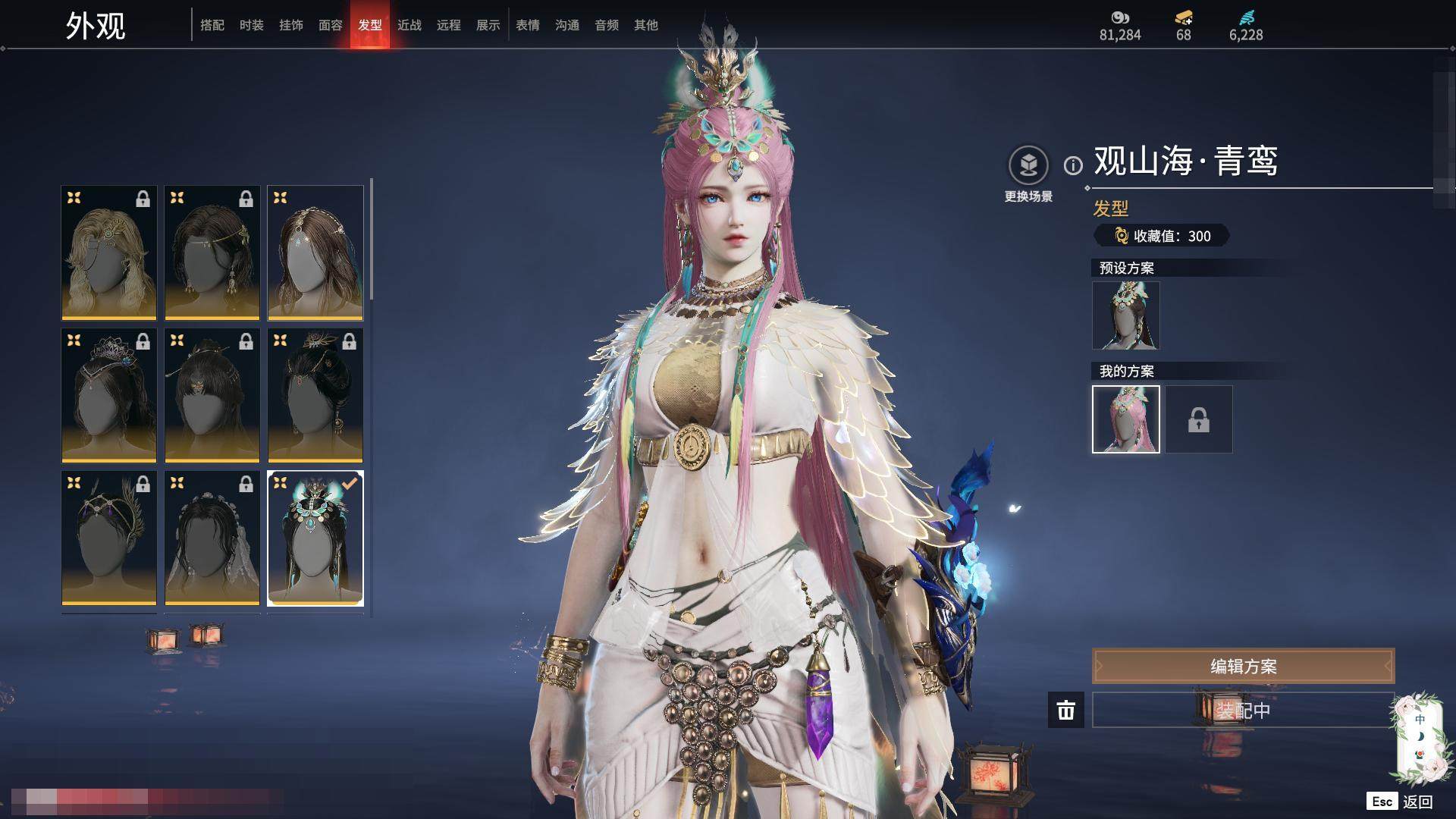Viewport: 1456px width, 819px height.
Task: Show the 展示 tab
Action: coord(488,25)
